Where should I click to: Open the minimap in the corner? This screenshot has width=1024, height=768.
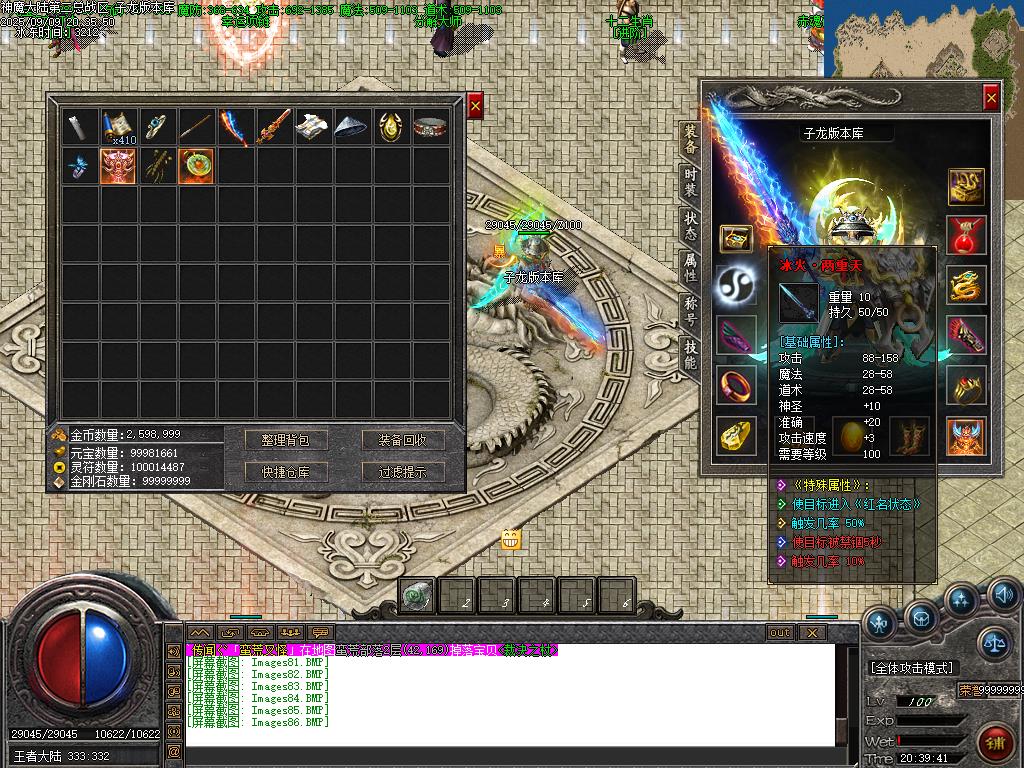pyautogui.click(x=923, y=38)
